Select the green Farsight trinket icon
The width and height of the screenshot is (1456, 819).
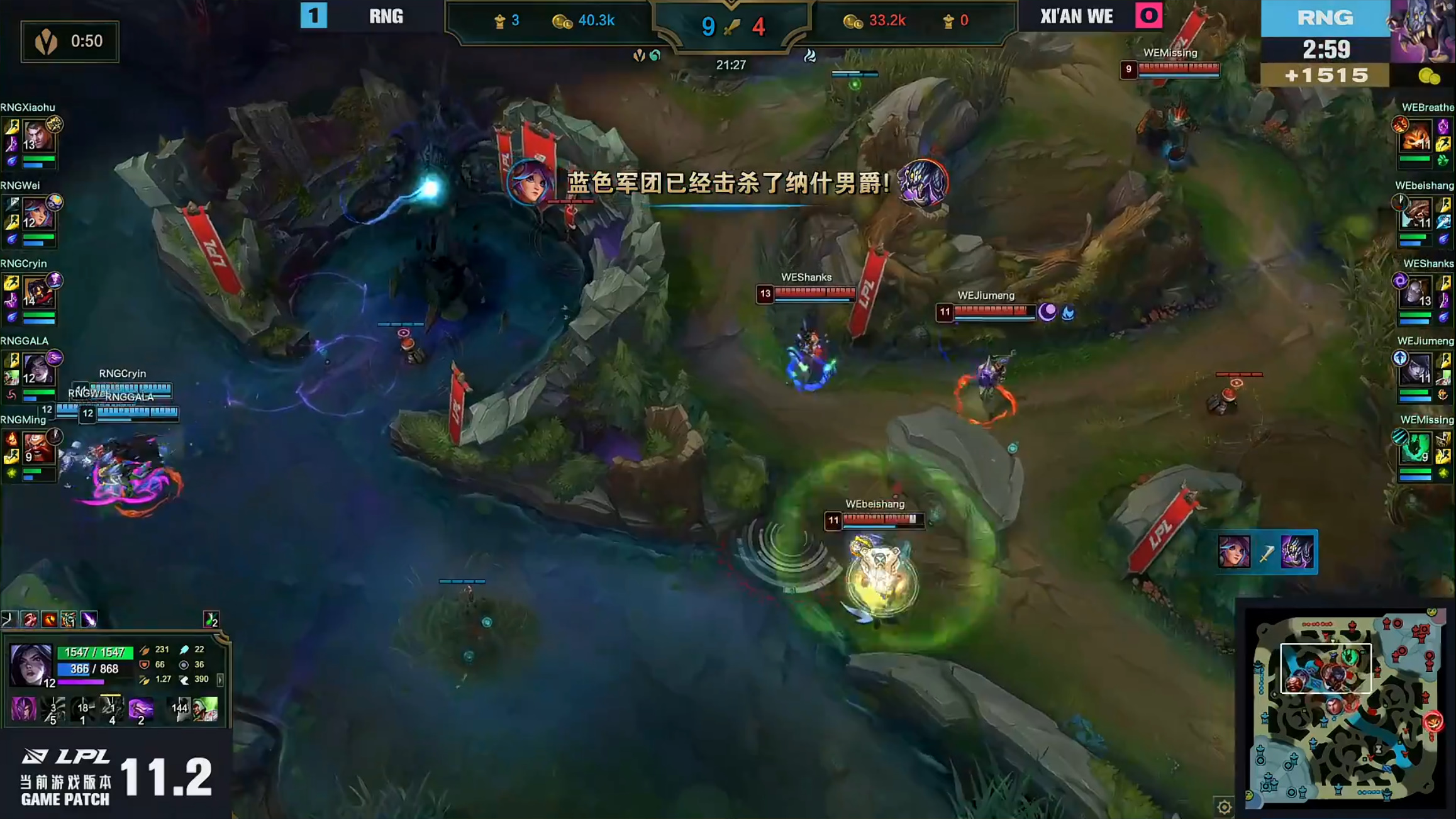[211, 619]
